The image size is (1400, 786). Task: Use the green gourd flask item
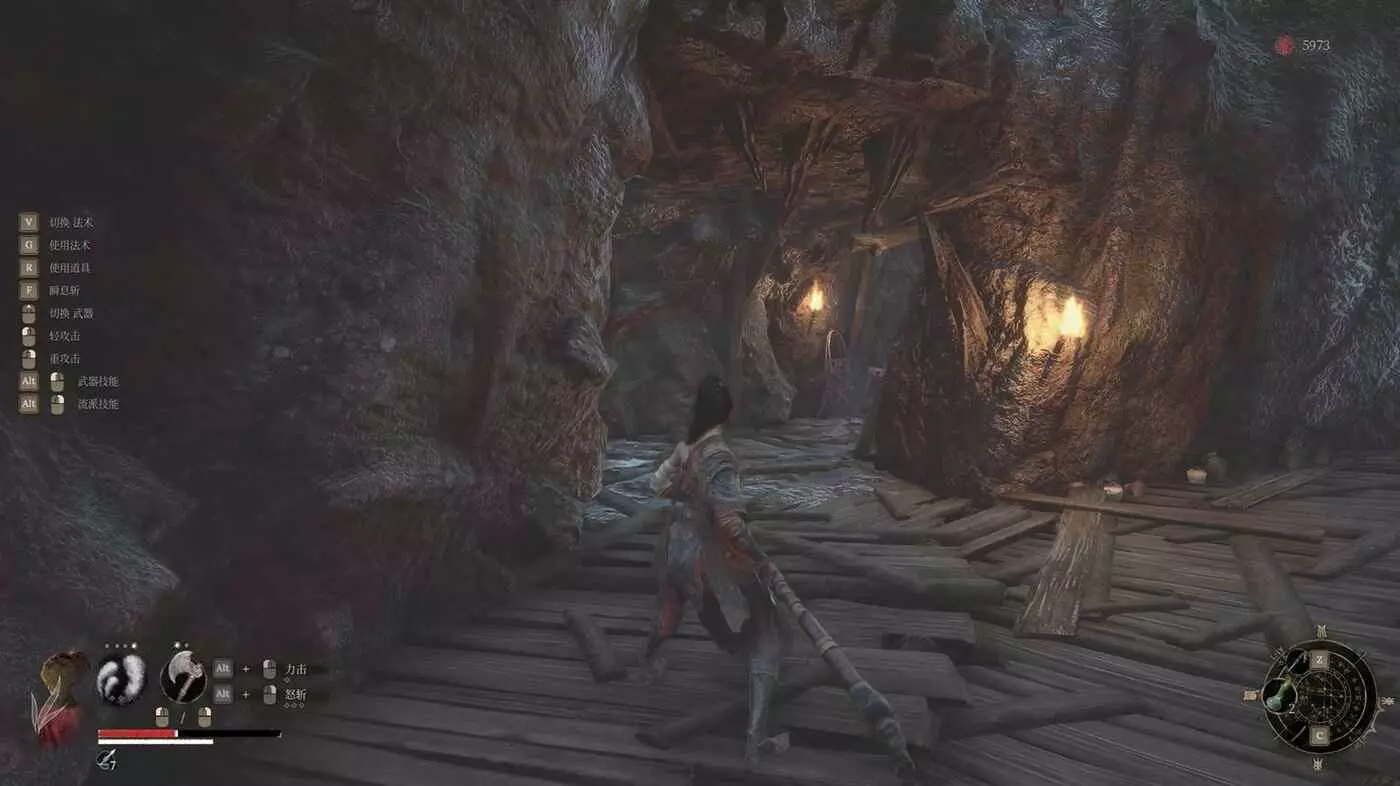(x=1279, y=695)
